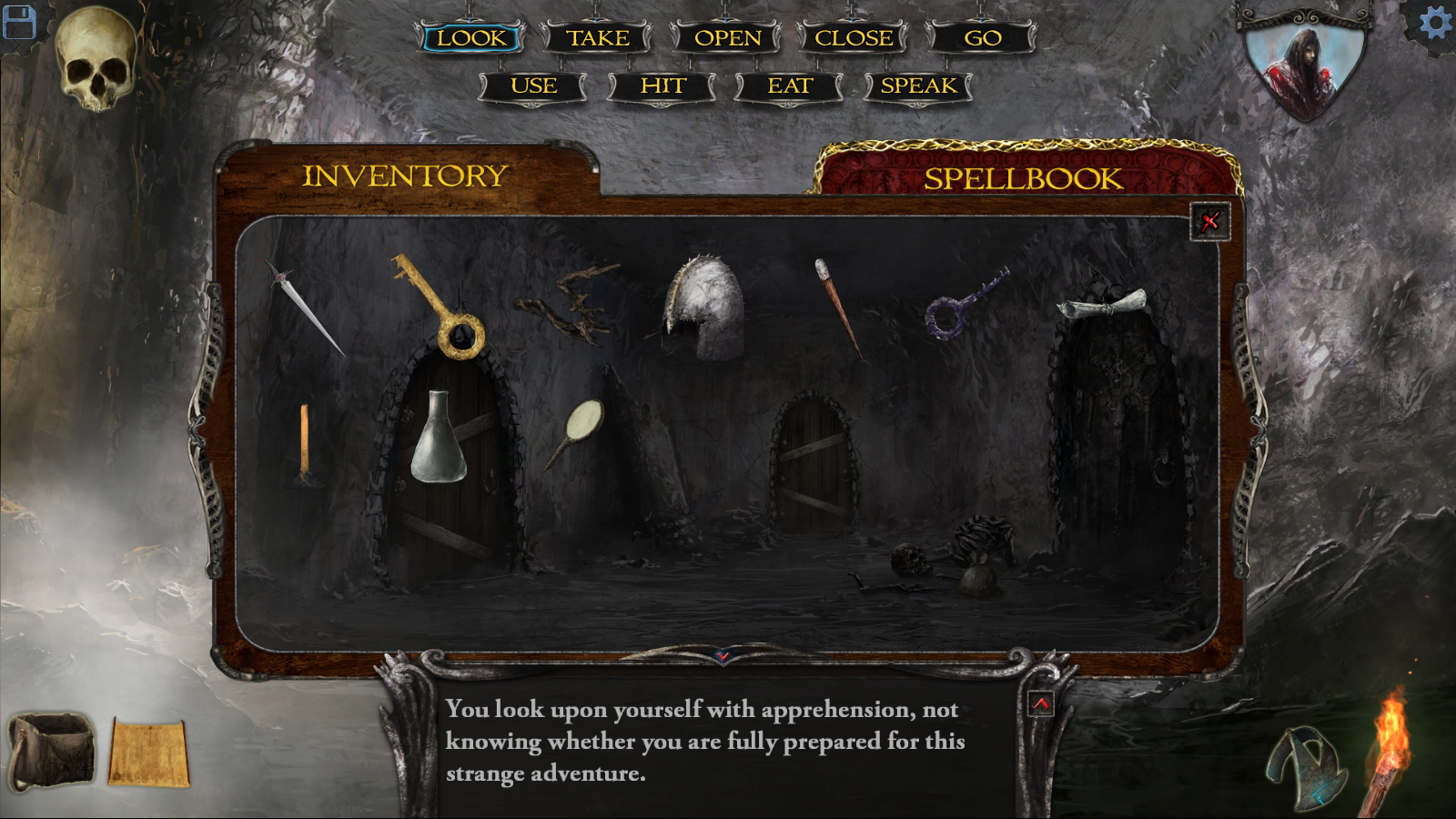Open the leather bag icon

pos(52,749)
